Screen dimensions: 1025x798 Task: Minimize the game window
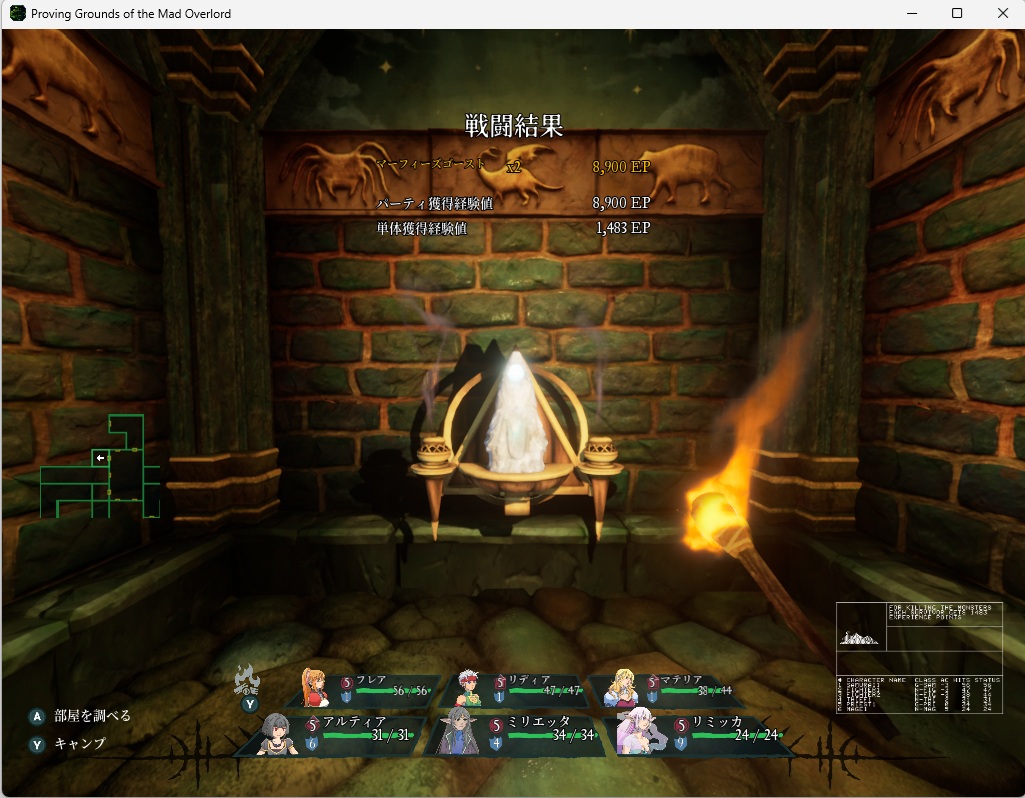pos(911,13)
